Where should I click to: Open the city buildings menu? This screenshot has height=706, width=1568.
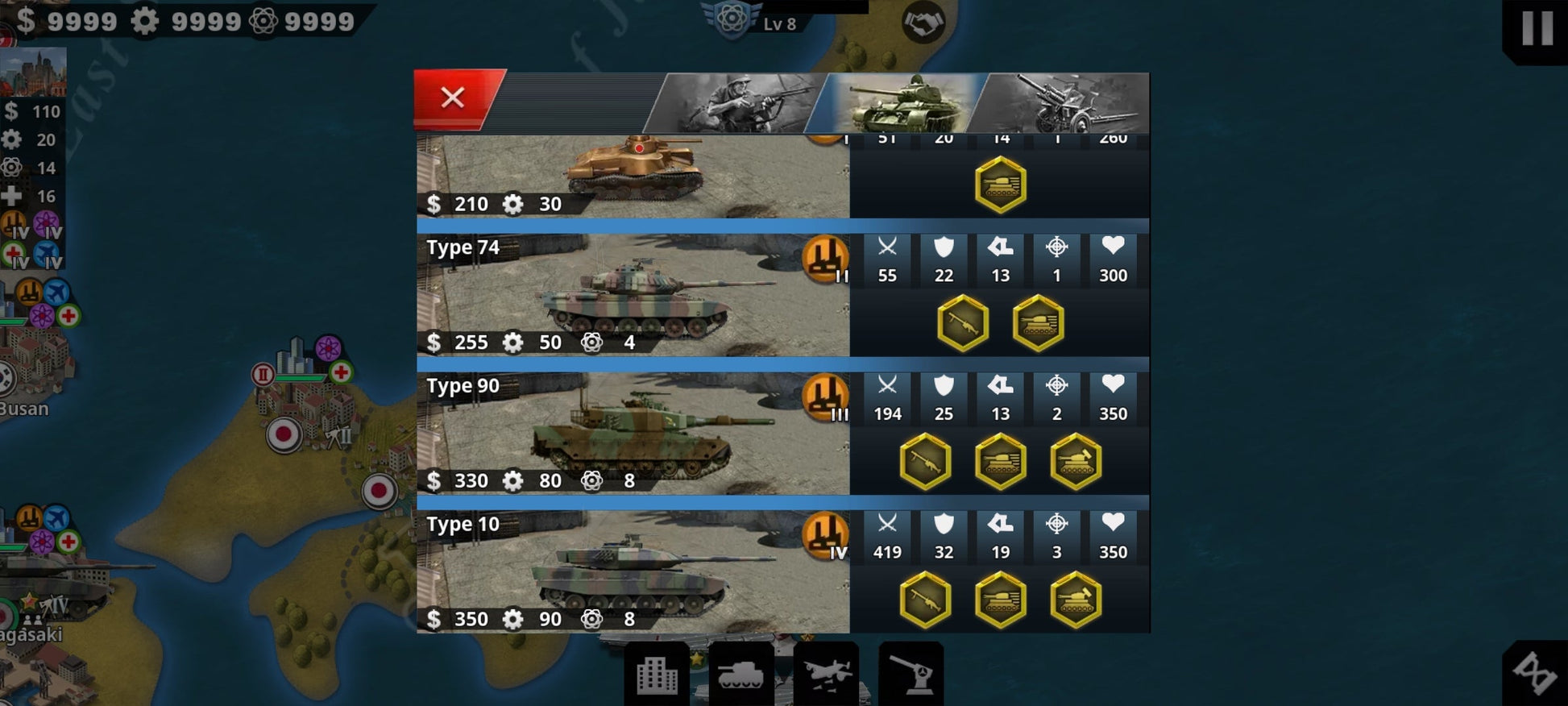657,675
